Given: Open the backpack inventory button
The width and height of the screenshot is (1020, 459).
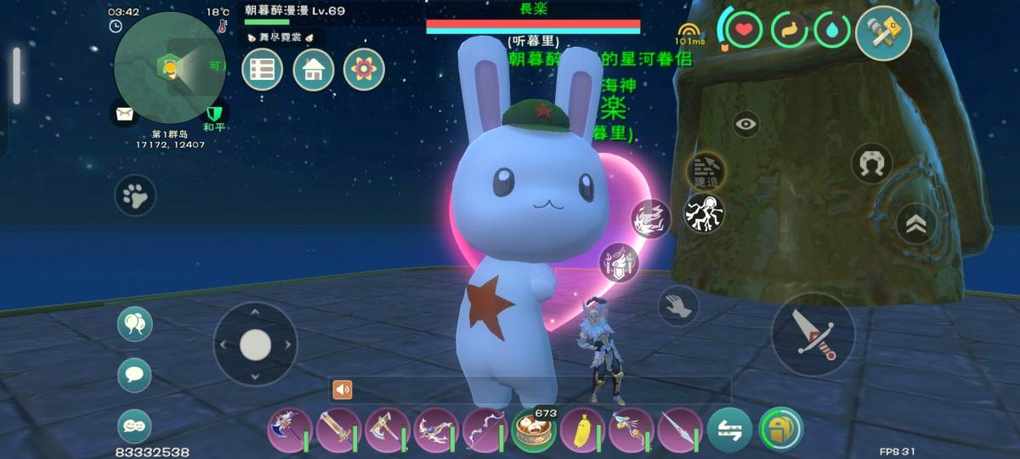Looking at the screenshot, I should click(x=781, y=430).
